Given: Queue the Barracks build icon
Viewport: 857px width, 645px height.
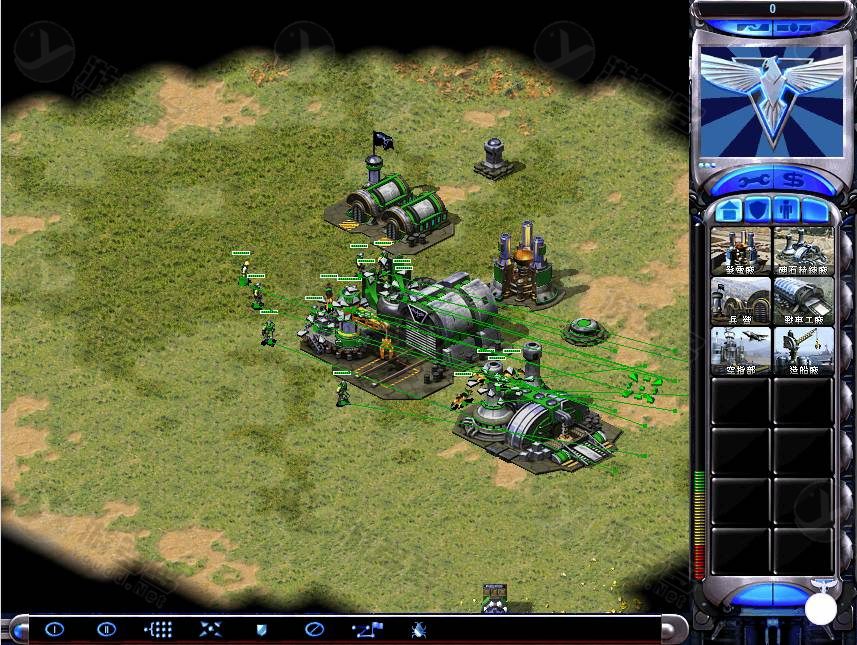Looking at the screenshot, I should pyautogui.click(x=741, y=300).
